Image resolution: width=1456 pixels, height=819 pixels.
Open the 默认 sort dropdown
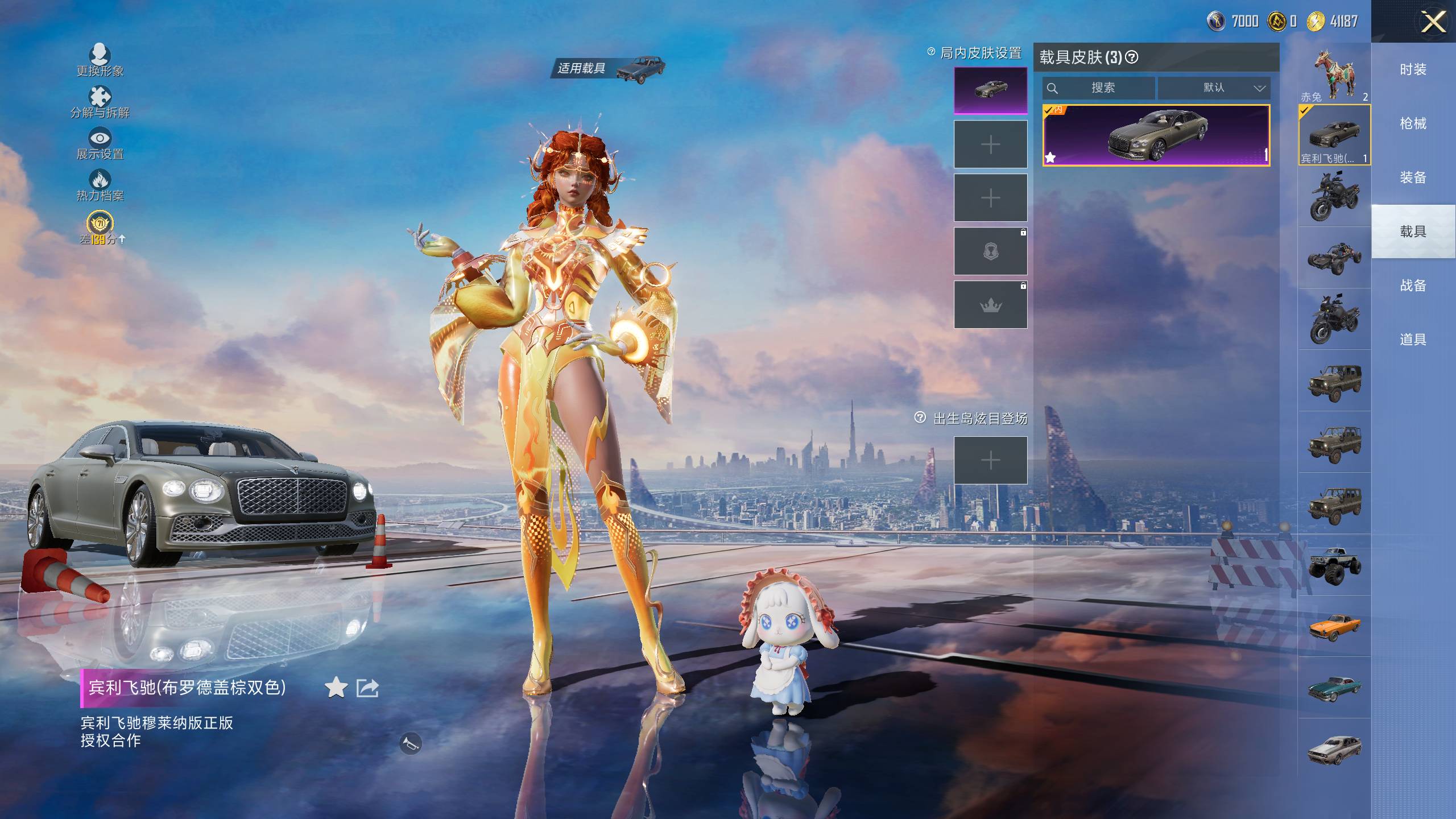[1214, 88]
